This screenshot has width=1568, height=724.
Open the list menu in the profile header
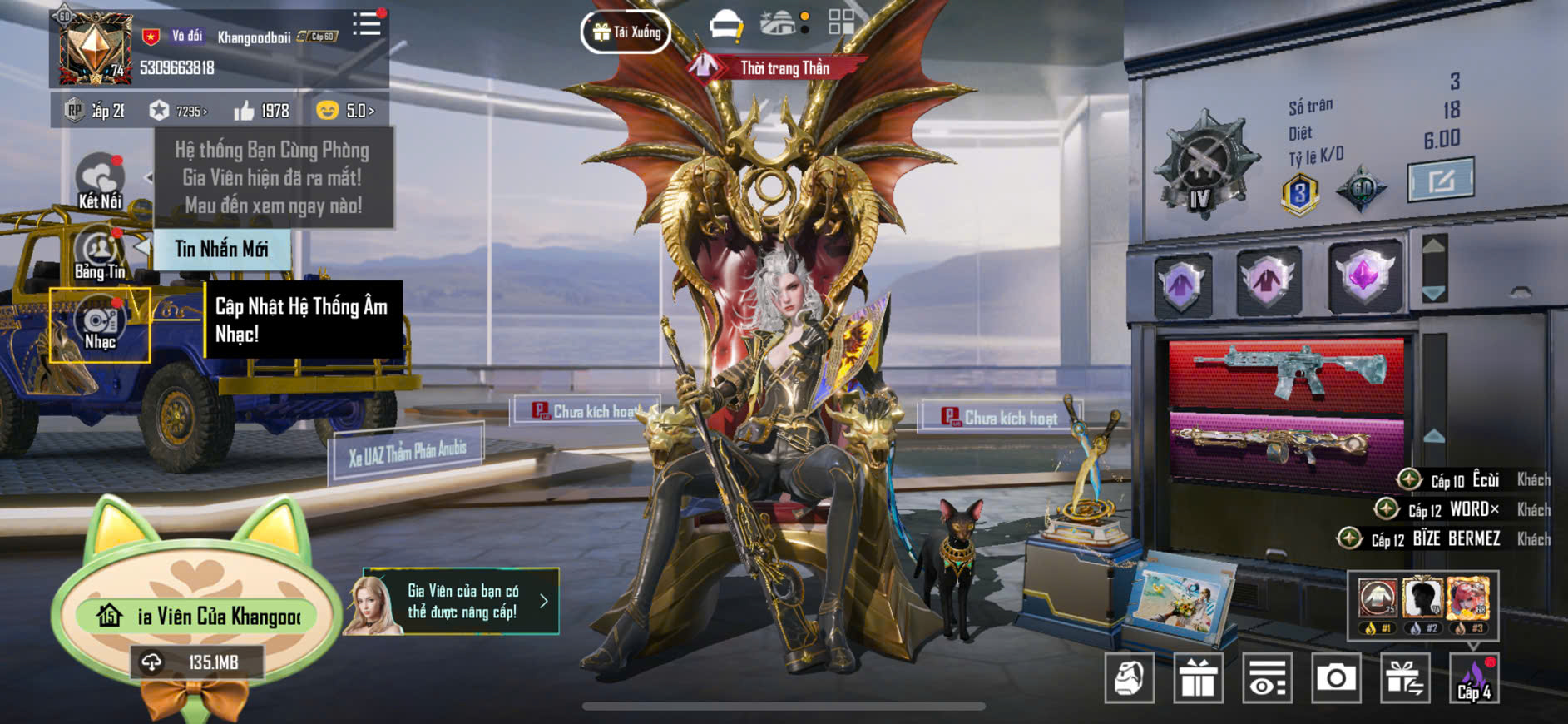coord(366,23)
